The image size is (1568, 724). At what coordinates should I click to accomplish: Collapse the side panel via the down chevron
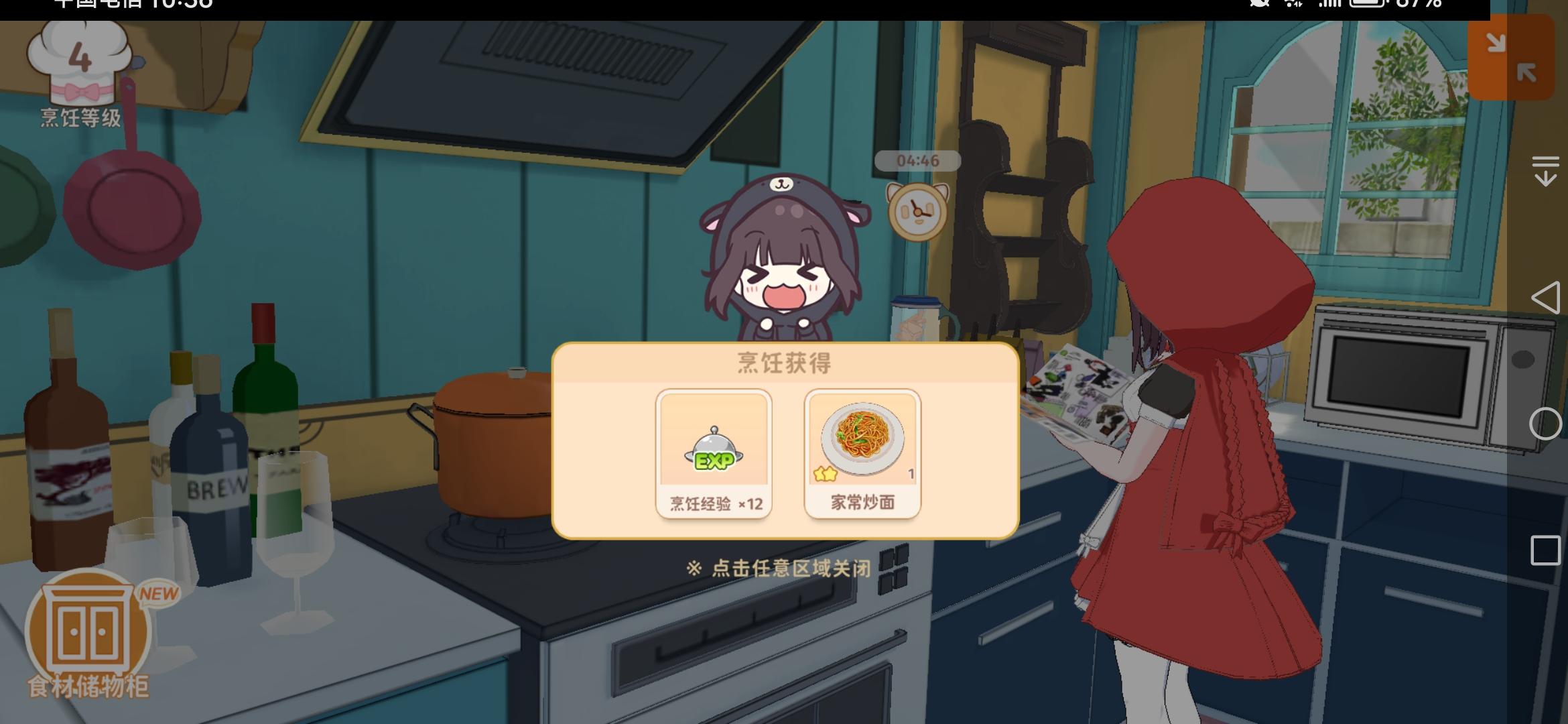[1545, 169]
